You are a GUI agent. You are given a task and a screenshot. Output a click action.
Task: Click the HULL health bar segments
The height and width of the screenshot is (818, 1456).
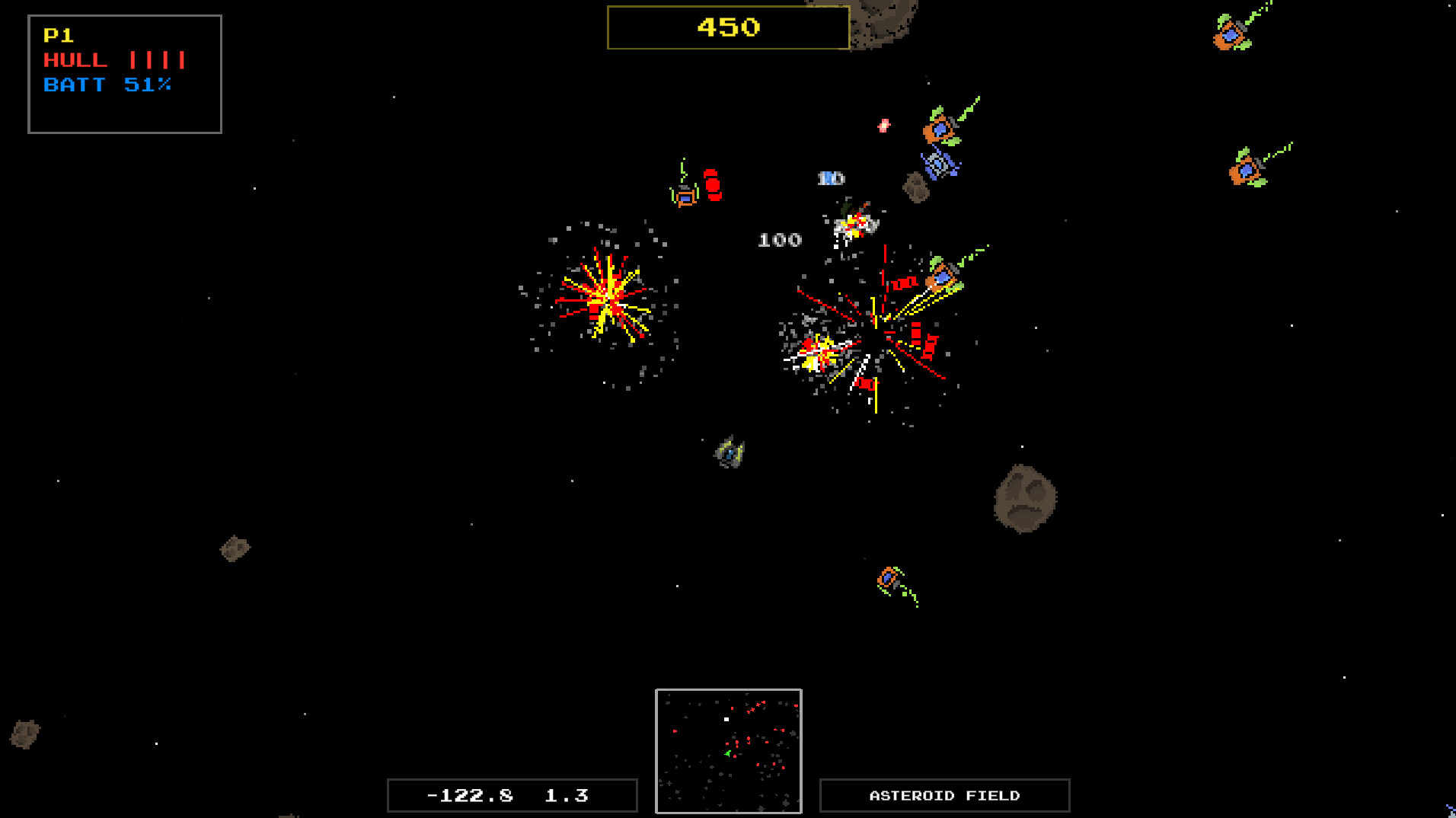tap(158, 59)
